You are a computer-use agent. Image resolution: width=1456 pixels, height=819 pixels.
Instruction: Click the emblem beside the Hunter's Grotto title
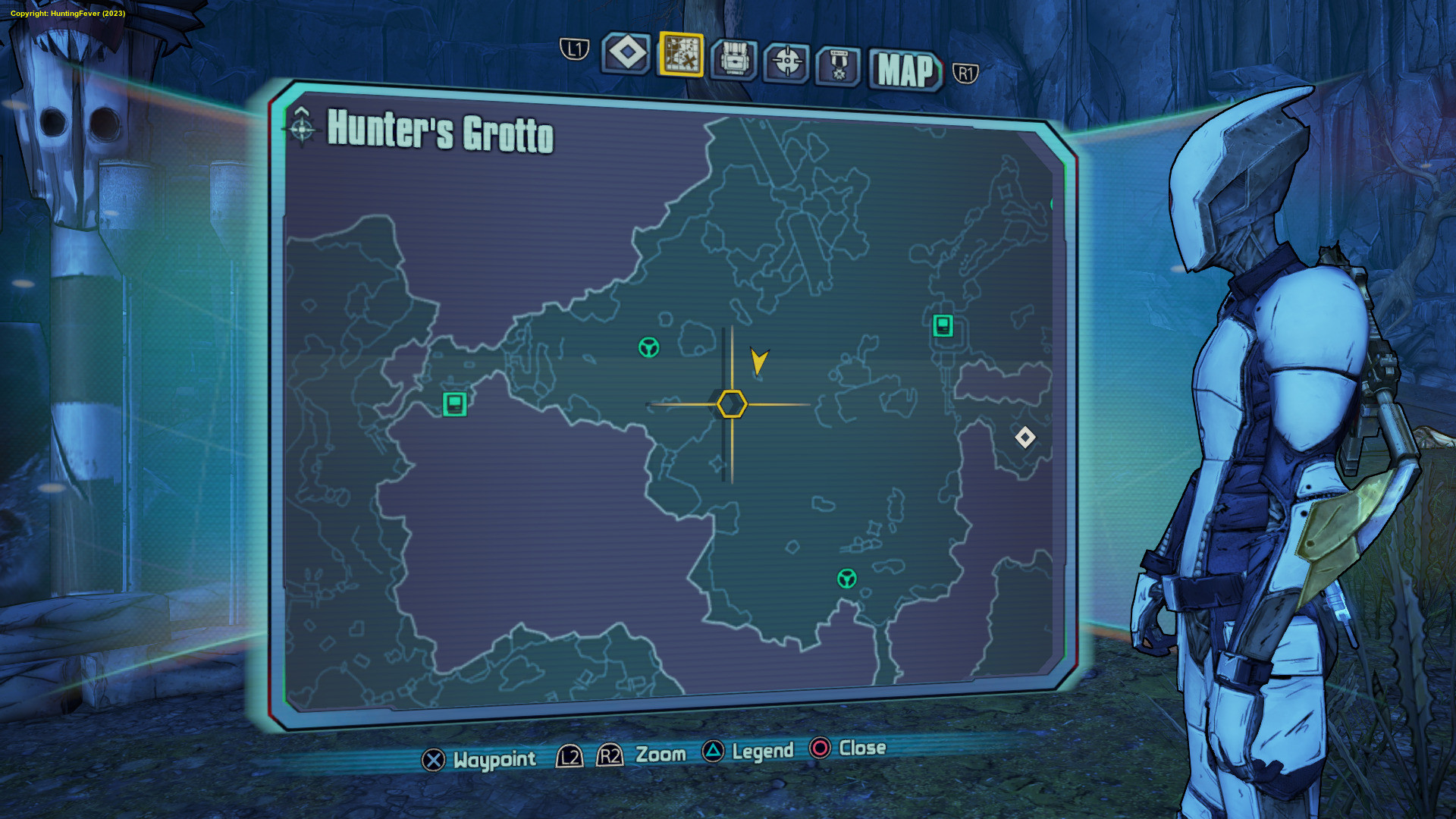coord(302,127)
